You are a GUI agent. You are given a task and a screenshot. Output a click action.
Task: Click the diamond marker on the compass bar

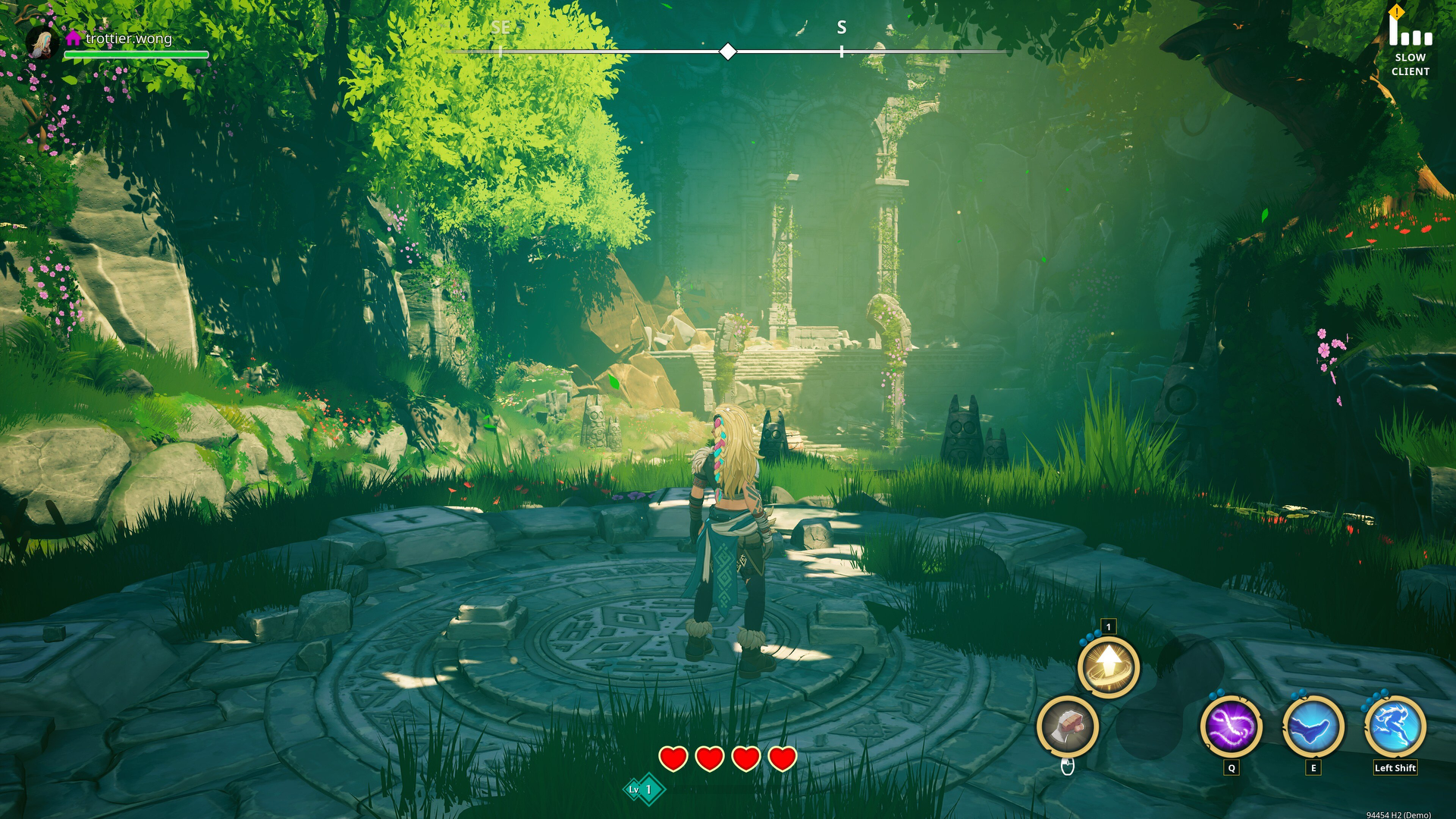(x=728, y=52)
